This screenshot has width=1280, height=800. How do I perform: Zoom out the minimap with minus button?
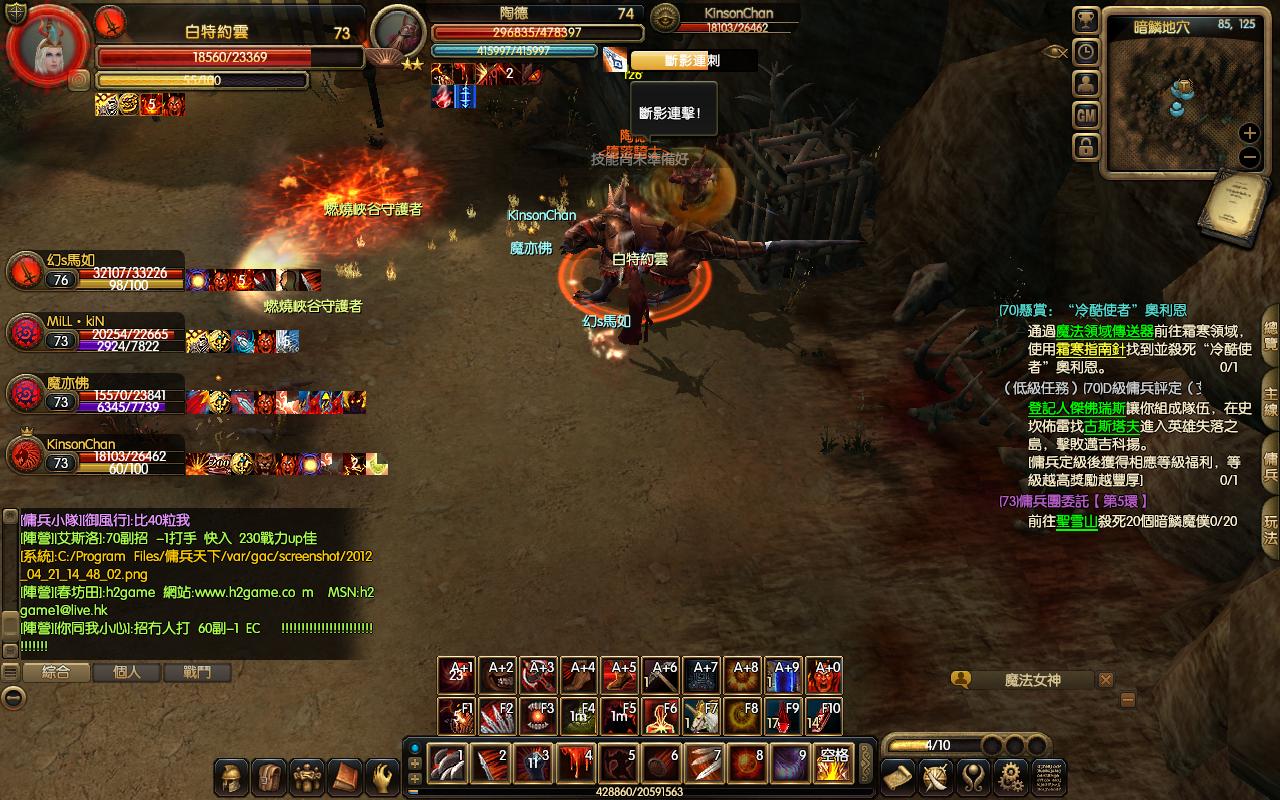(1249, 157)
